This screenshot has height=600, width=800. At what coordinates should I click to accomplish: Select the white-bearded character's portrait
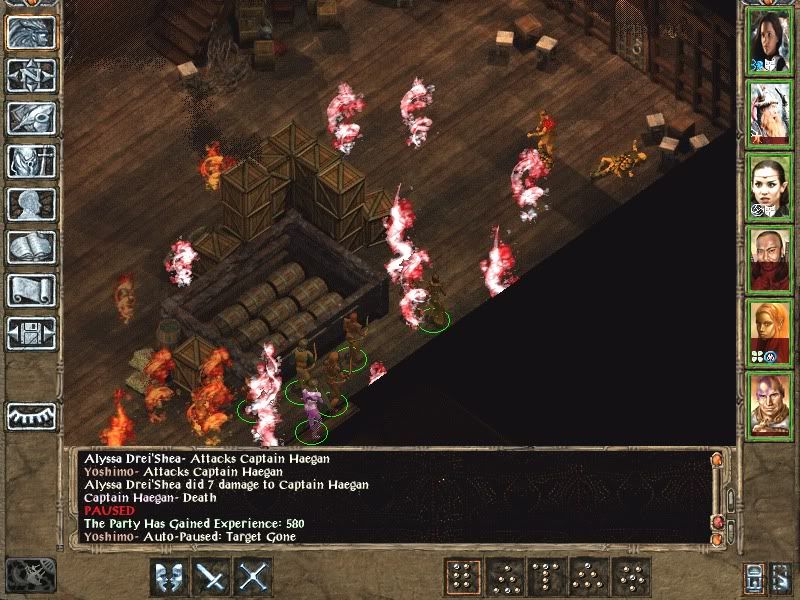click(x=769, y=114)
